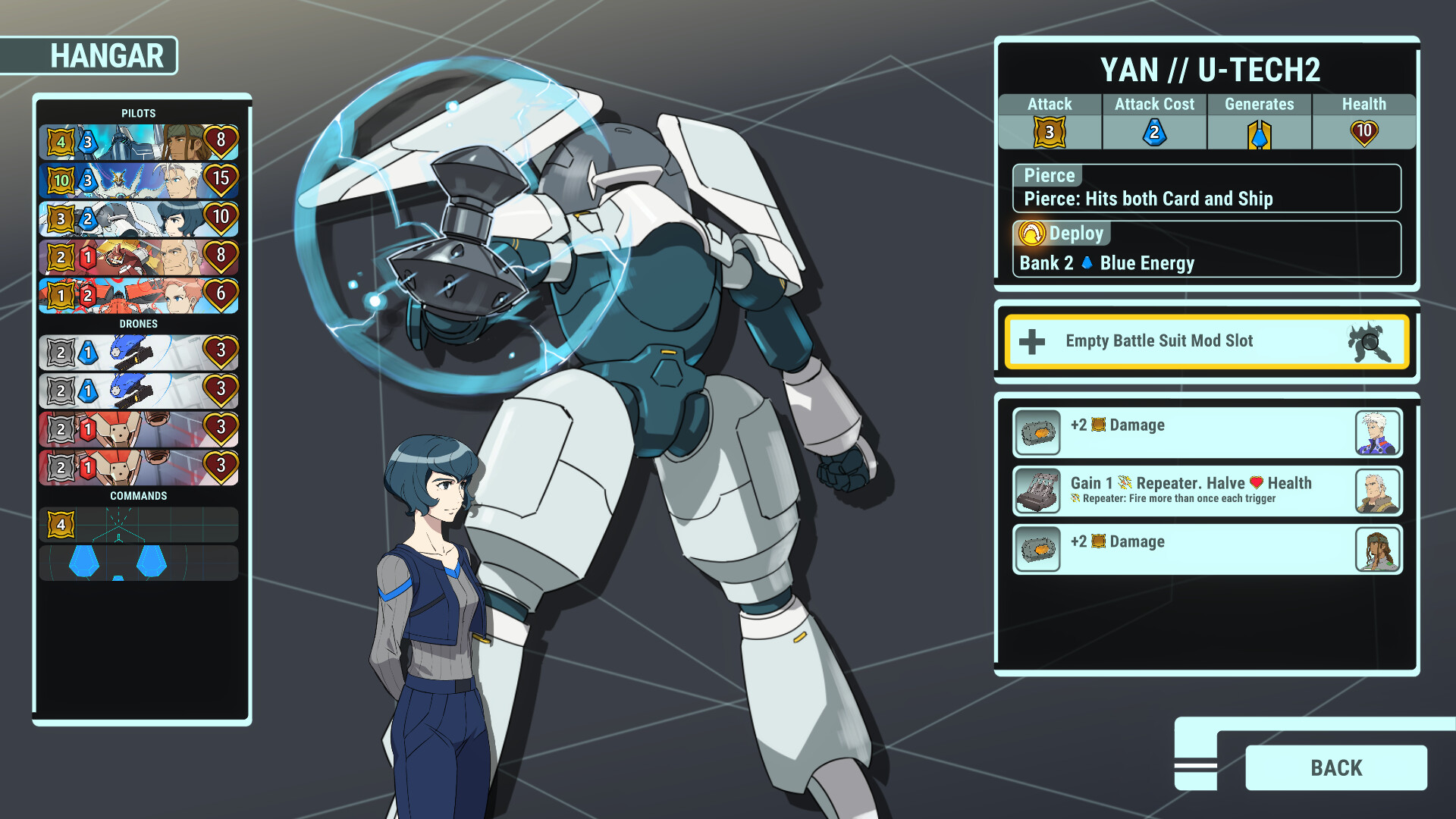Viewport: 1456px width, 819px height.
Task: Click the white-haired pilot portrait on the +2 Damage mod
Action: click(x=1377, y=433)
